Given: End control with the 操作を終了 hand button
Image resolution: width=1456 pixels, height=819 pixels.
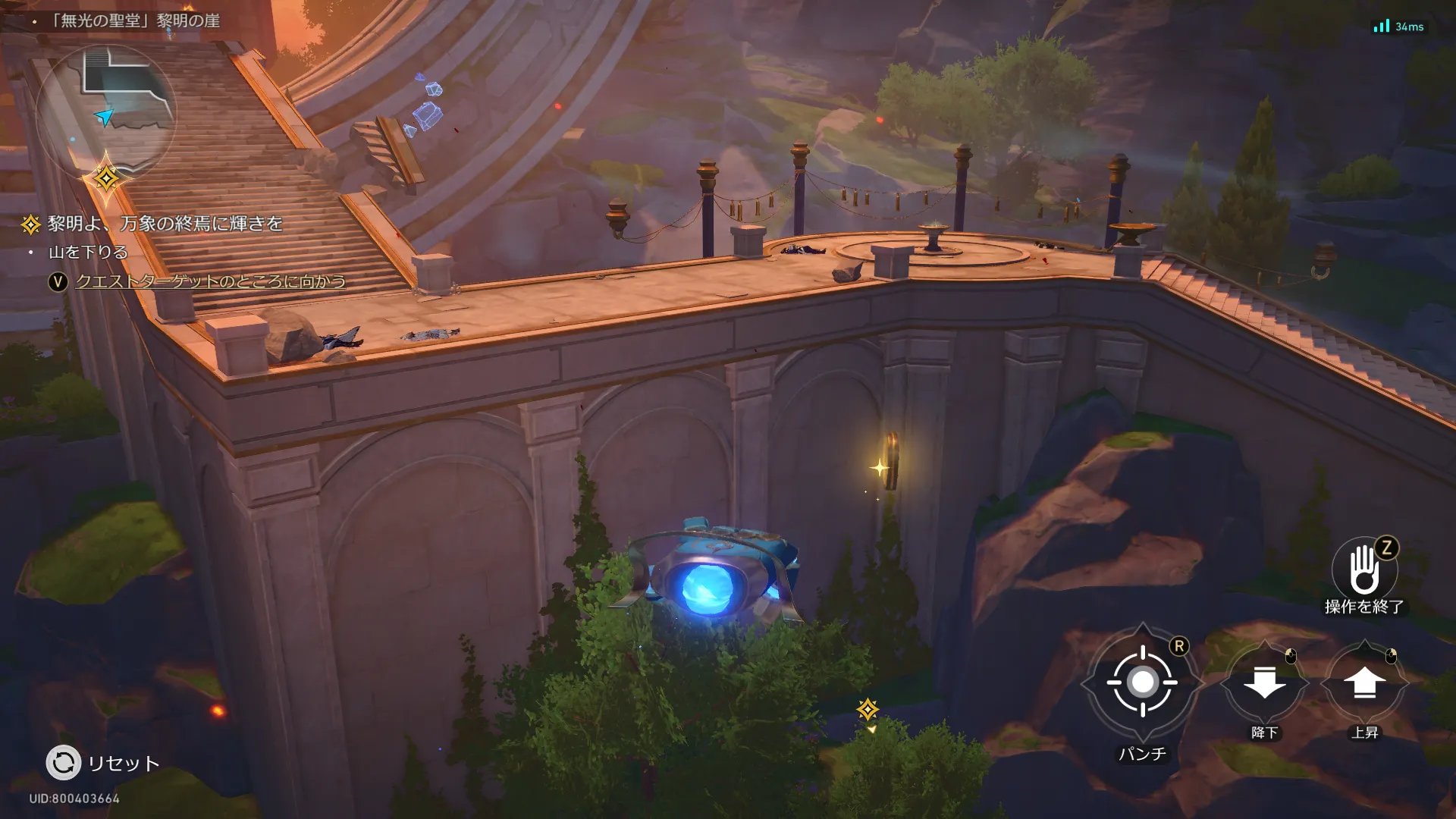Looking at the screenshot, I should click(x=1364, y=570).
